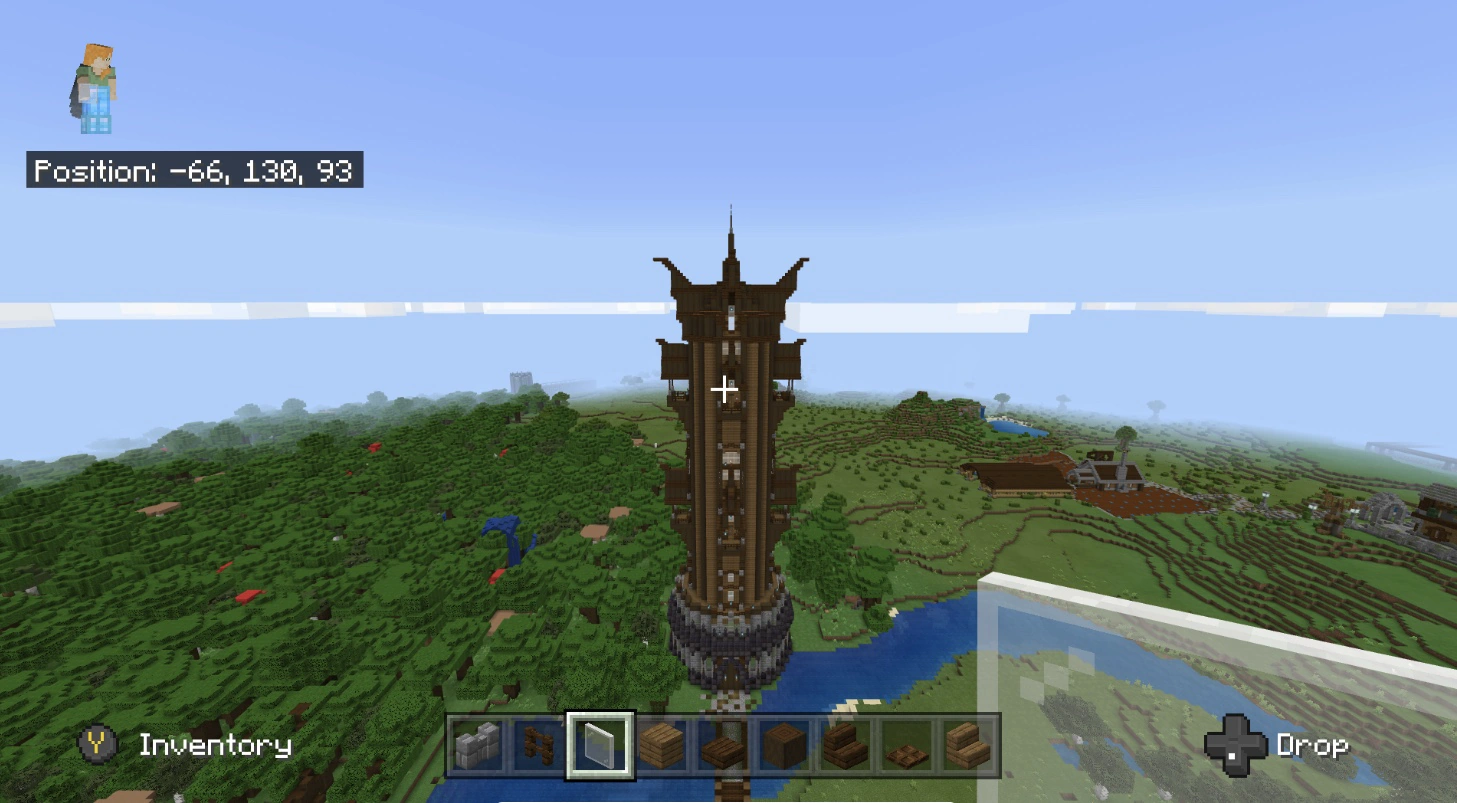1457x803 pixels.
Task: Select the dark oak planks block
Action: tap(660, 746)
